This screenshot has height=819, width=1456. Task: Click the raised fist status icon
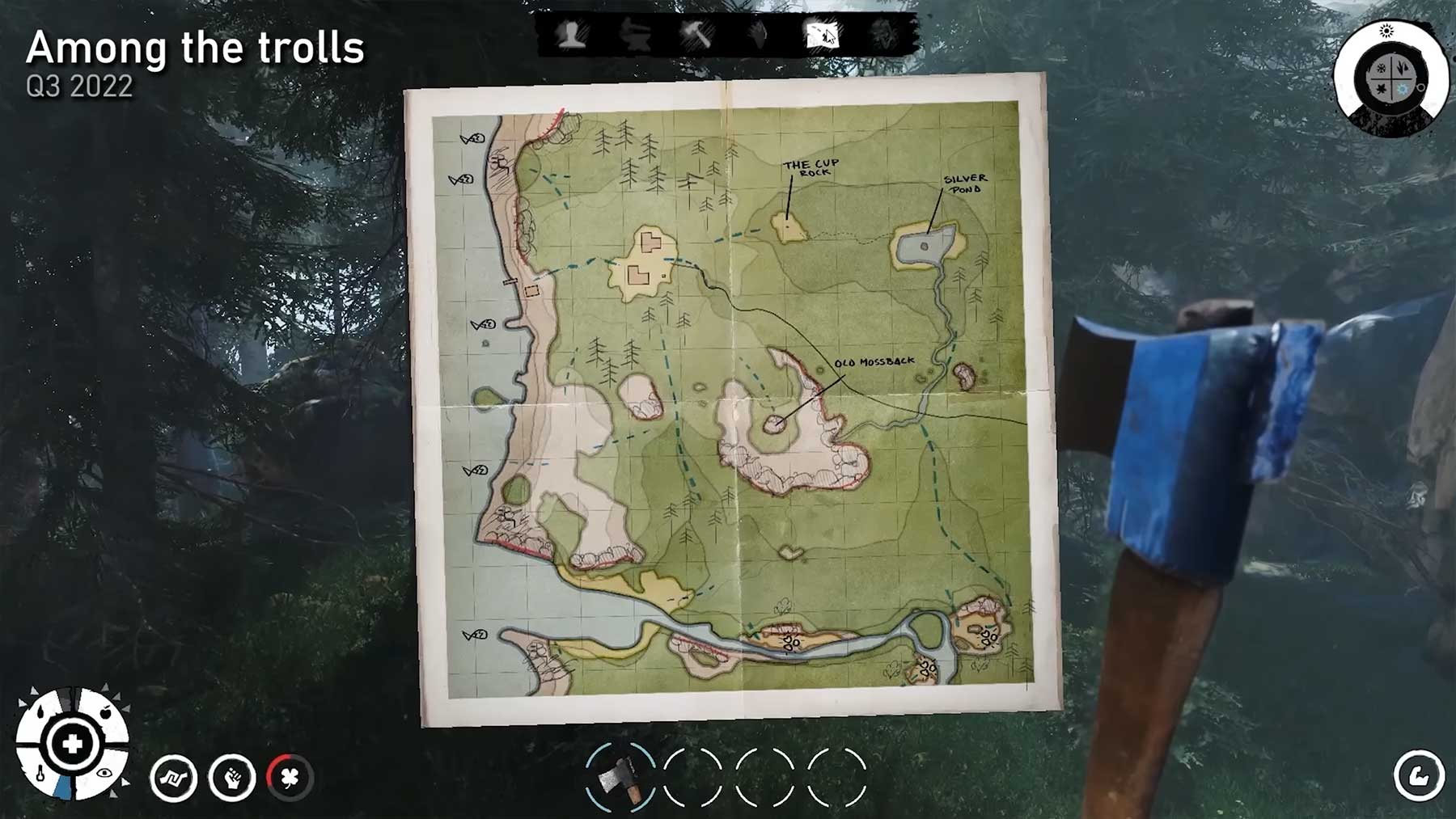point(232,779)
